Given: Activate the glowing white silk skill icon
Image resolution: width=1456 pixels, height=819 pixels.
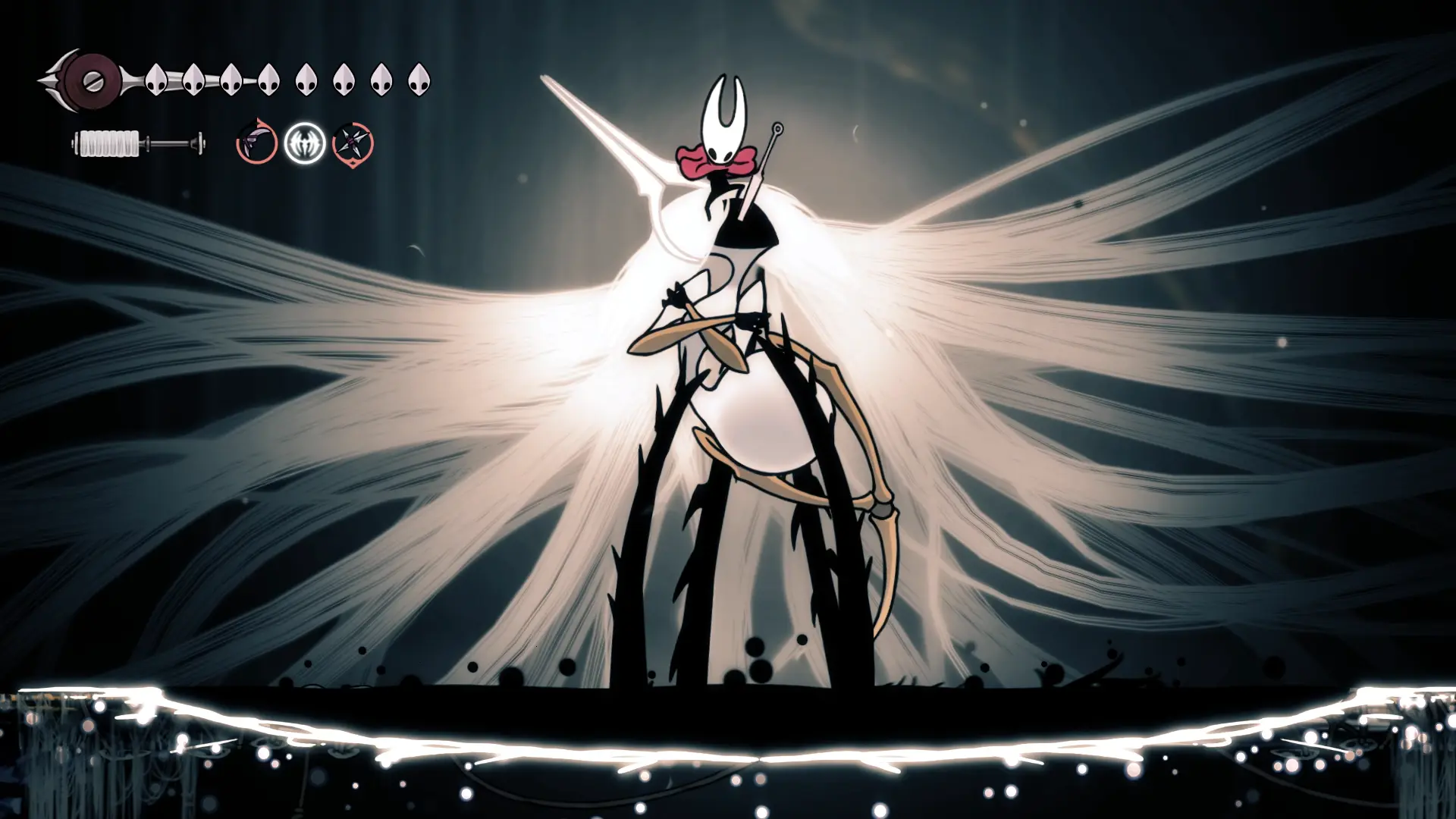Looking at the screenshot, I should click(305, 143).
